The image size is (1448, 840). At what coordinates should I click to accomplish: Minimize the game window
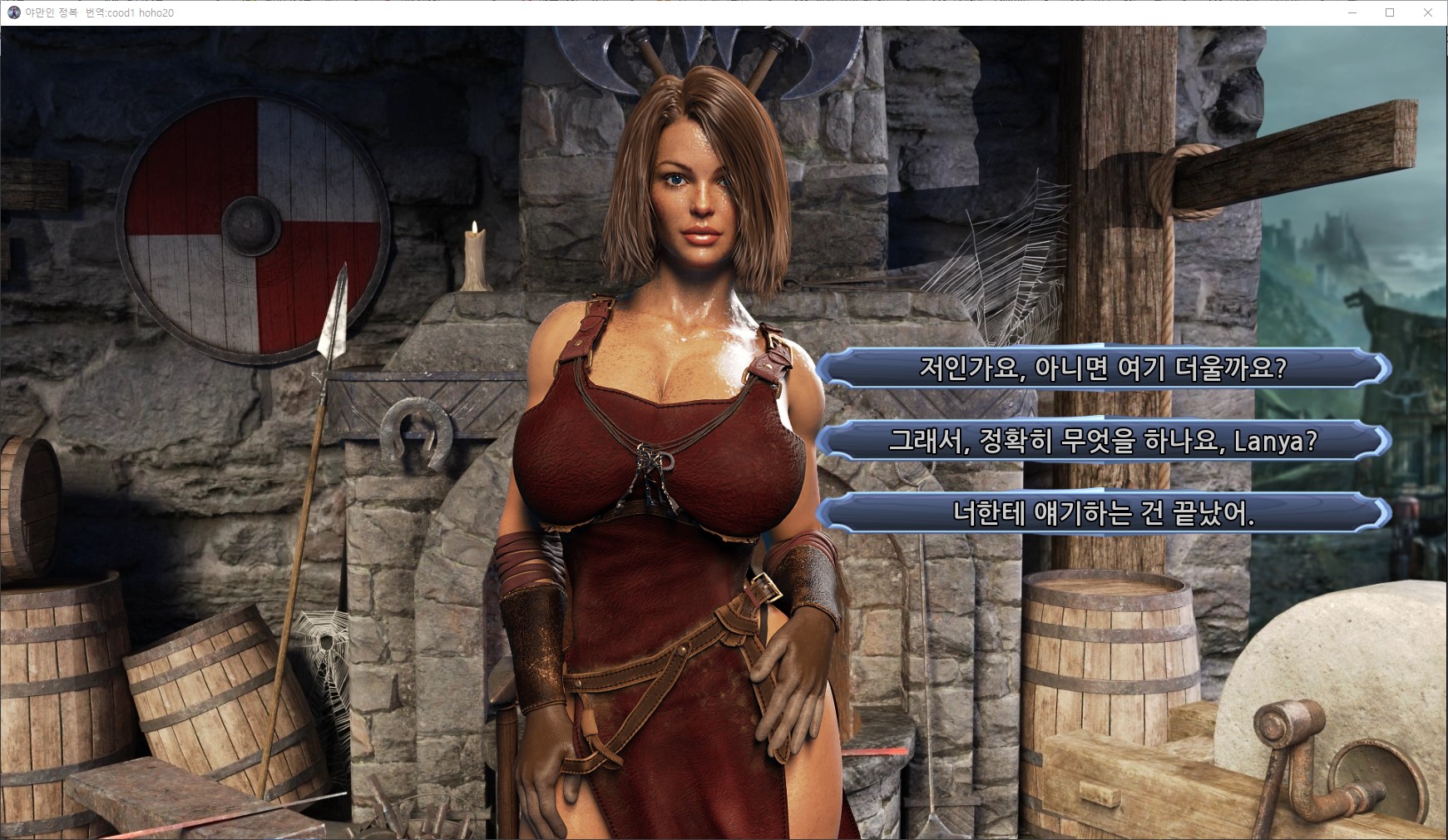tap(1352, 12)
